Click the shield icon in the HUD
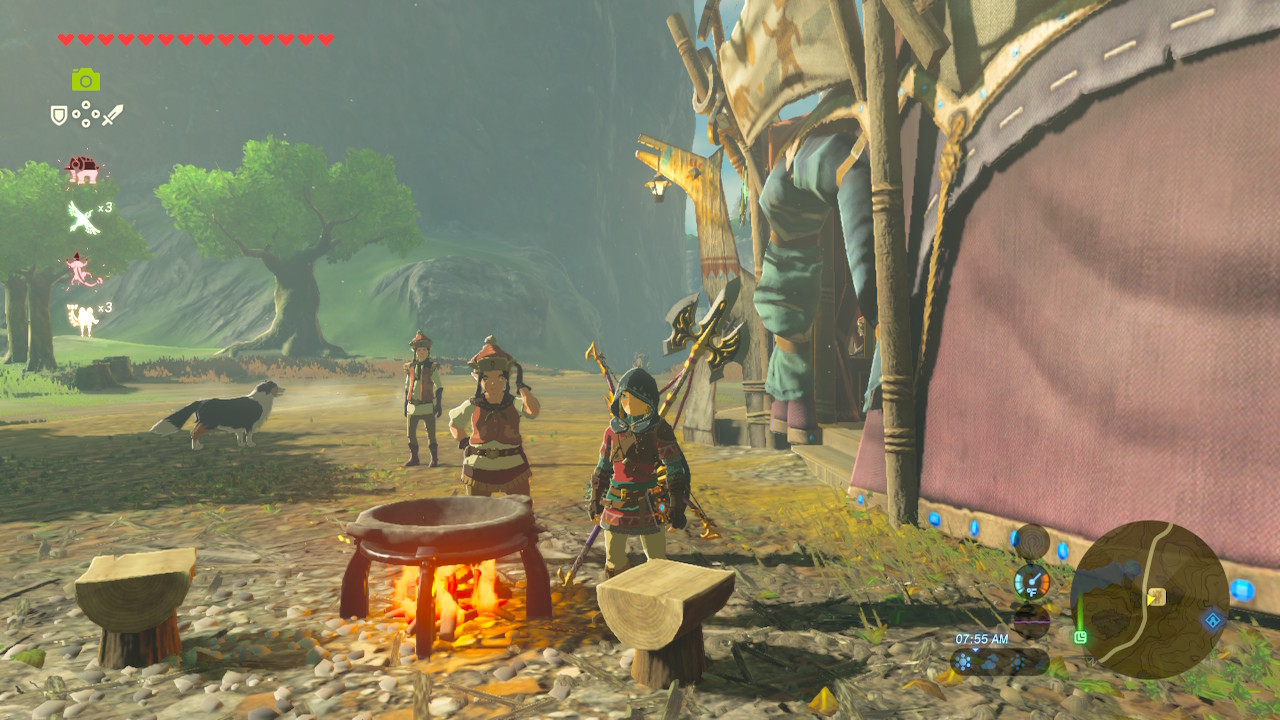The image size is (1280, 720). tap(59, 114)
